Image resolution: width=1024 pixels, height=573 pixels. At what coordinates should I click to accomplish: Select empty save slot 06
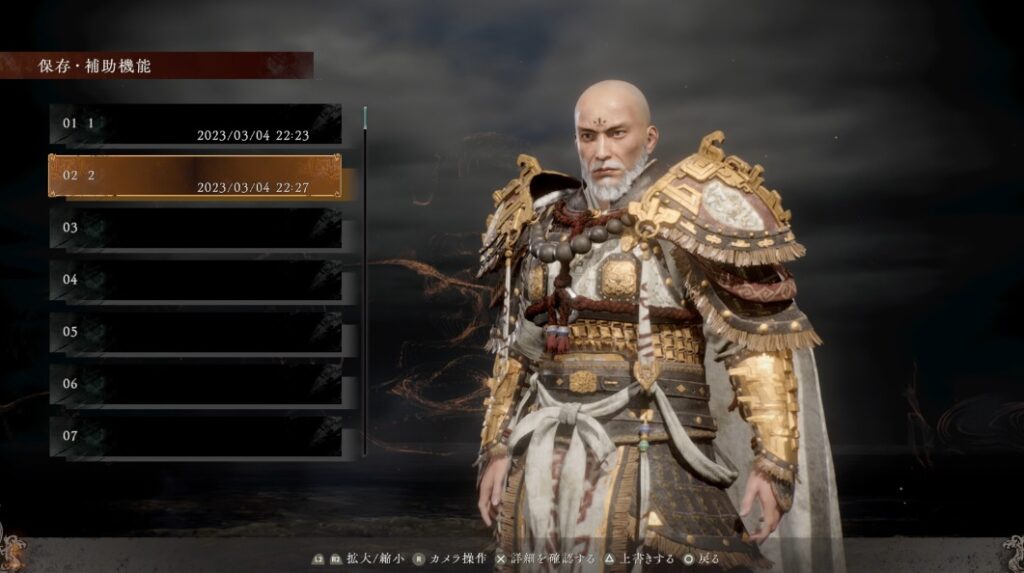[x=196, y=384]
